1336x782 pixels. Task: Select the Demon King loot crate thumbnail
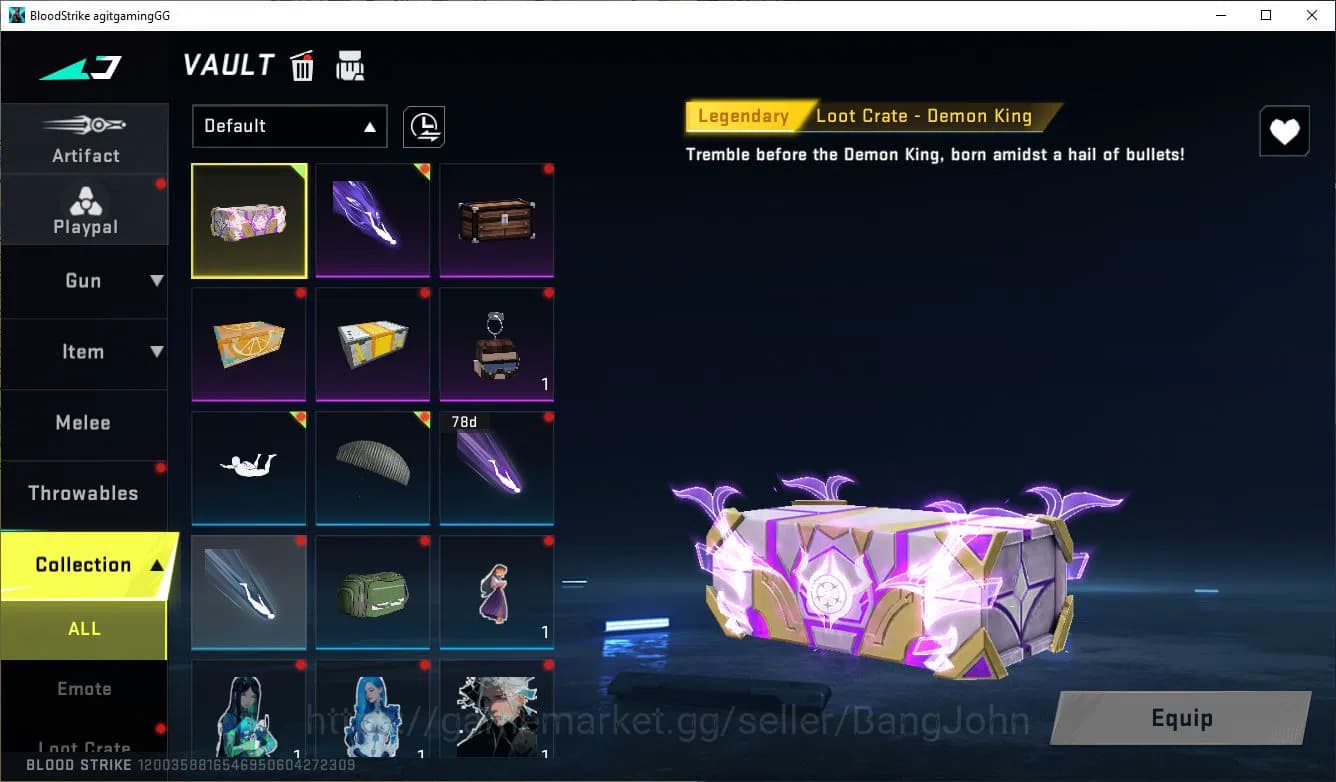pos(248,220)
